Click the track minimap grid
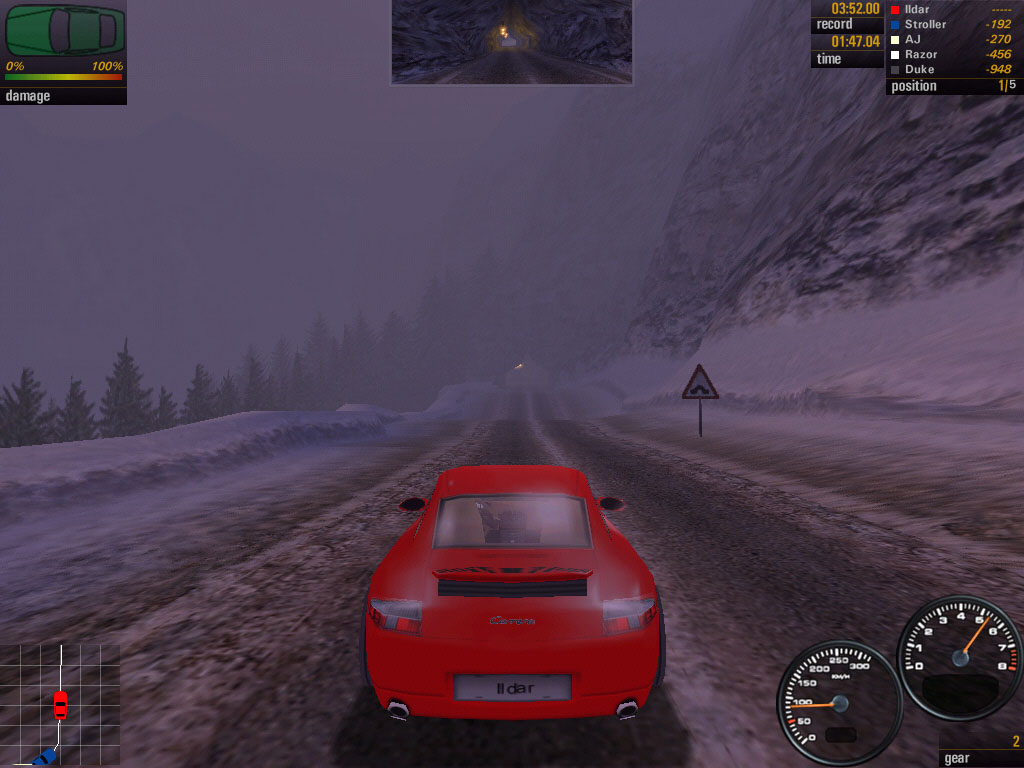The image size is (1024, 768). [60, 704]
